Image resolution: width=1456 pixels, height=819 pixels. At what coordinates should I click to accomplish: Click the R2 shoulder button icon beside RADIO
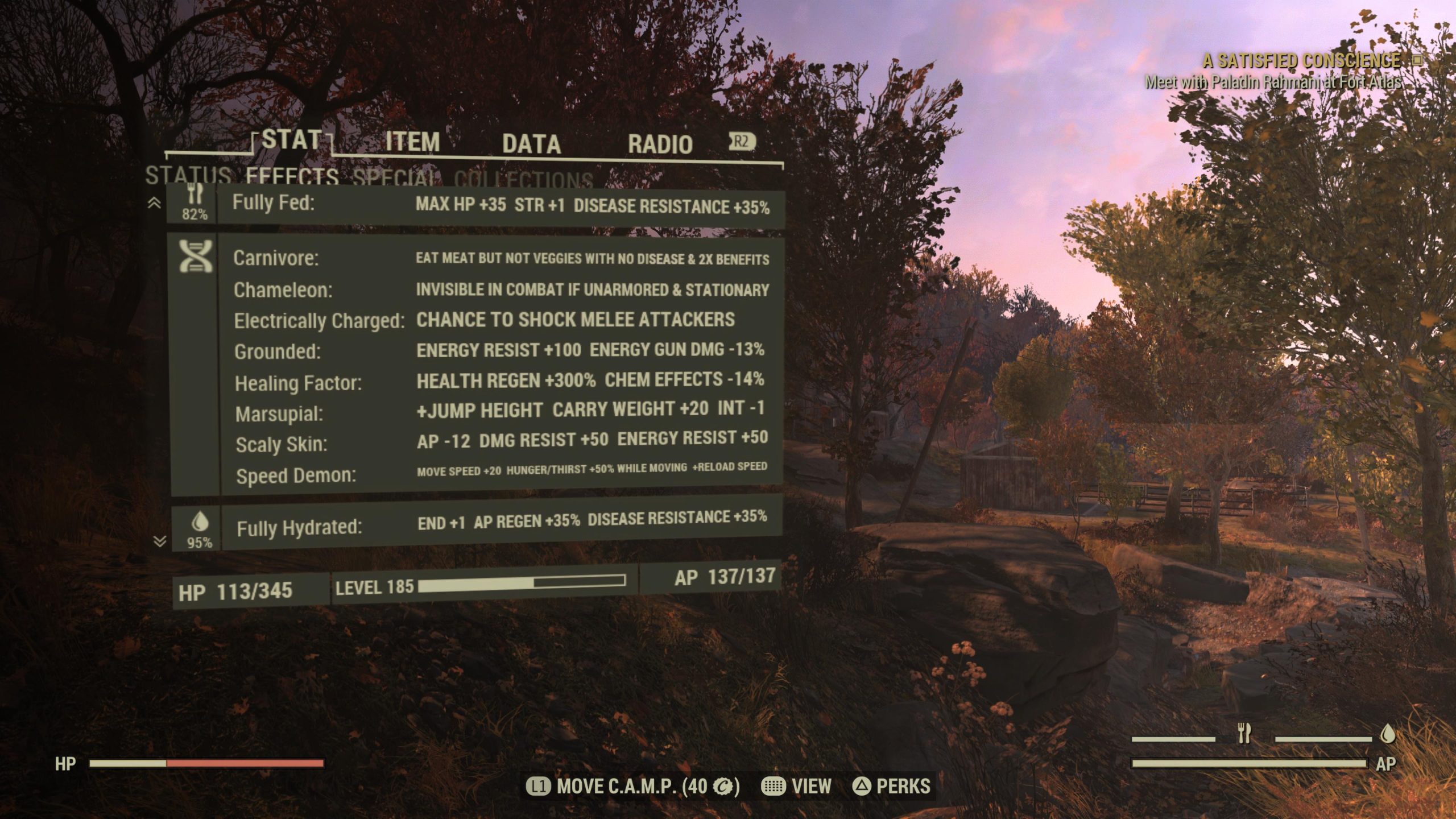pos(741,141)
